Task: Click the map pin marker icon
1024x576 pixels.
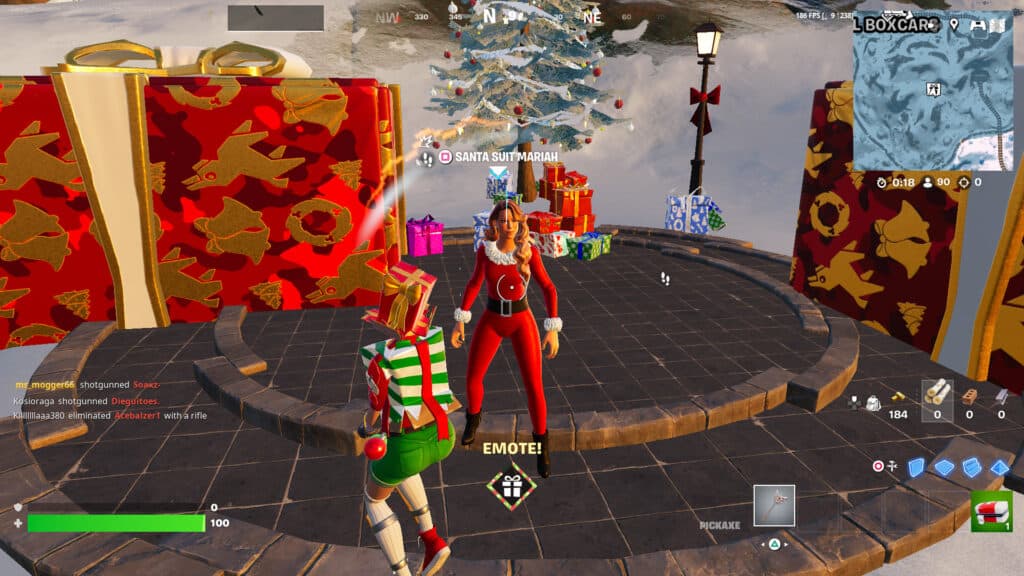Action: click(954, 24)
